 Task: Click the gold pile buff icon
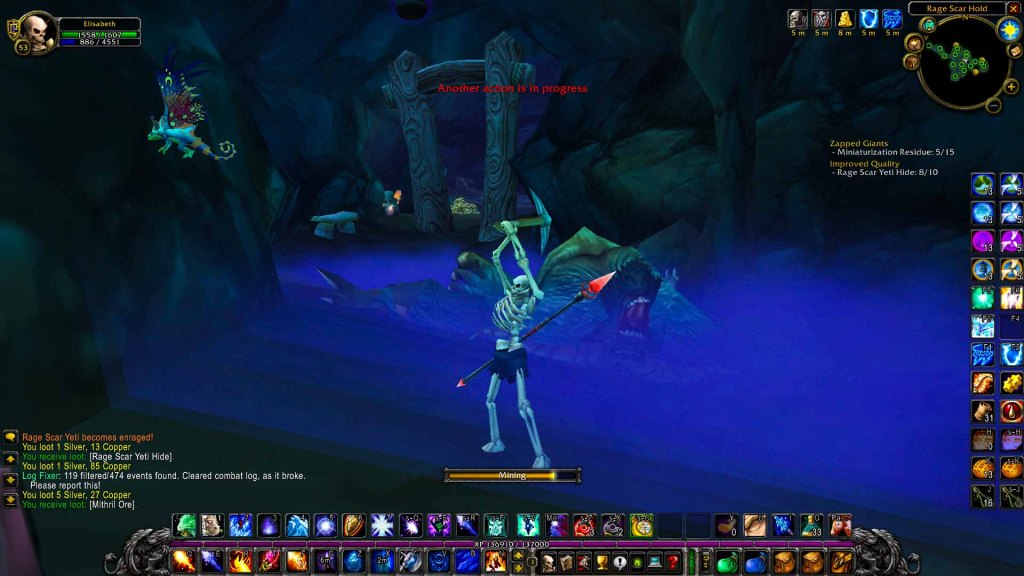[845, 18]
